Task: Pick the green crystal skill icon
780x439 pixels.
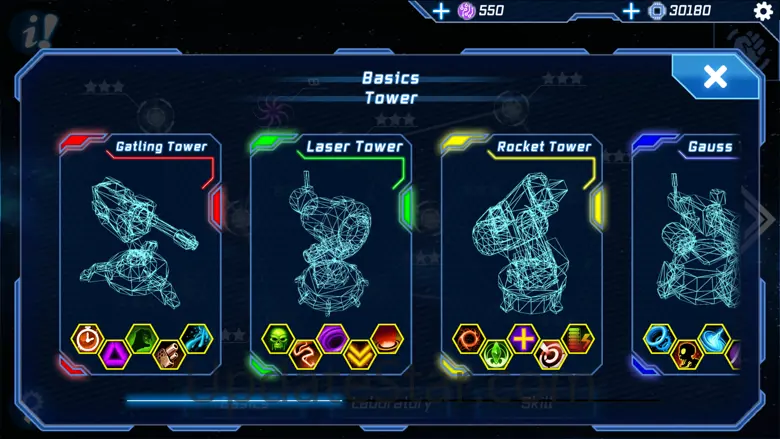Action: click(x=496, y=353)
